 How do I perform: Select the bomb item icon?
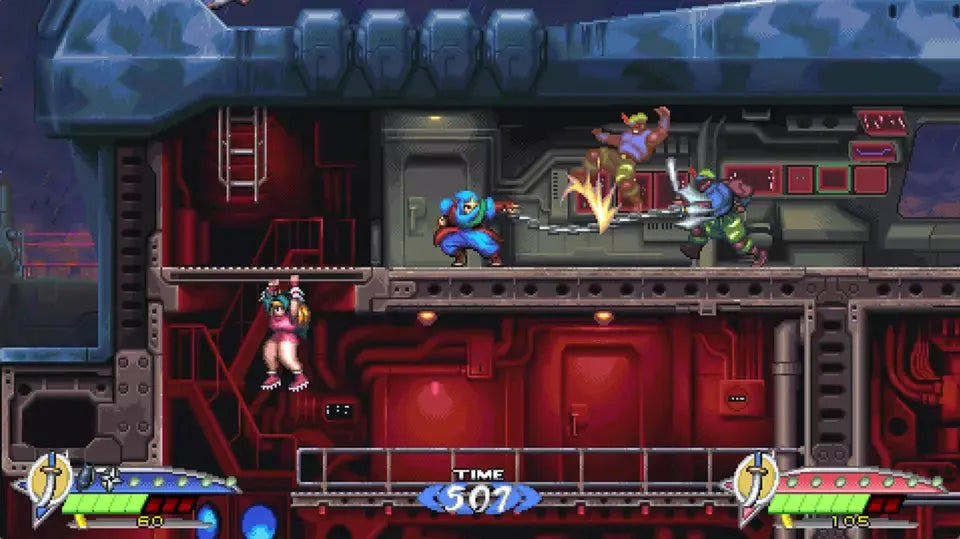coord(87,476)
